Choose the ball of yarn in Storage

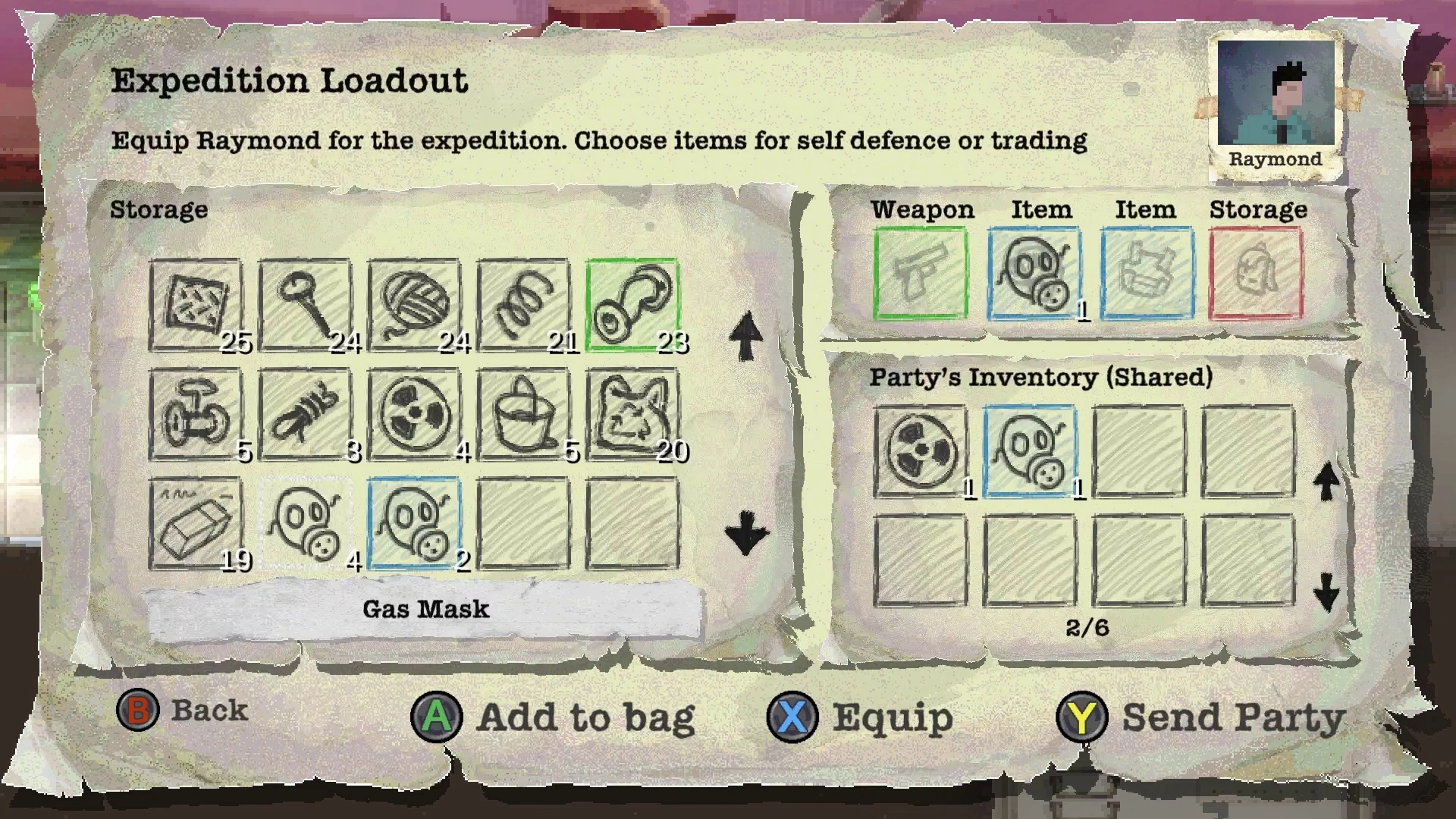coord(414,305)
